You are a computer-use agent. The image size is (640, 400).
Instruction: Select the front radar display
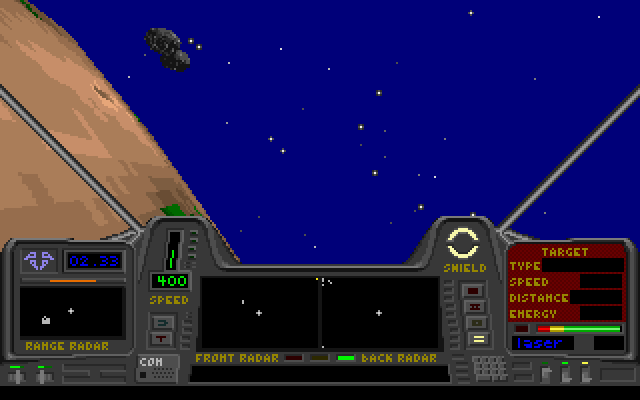(259, 313)
